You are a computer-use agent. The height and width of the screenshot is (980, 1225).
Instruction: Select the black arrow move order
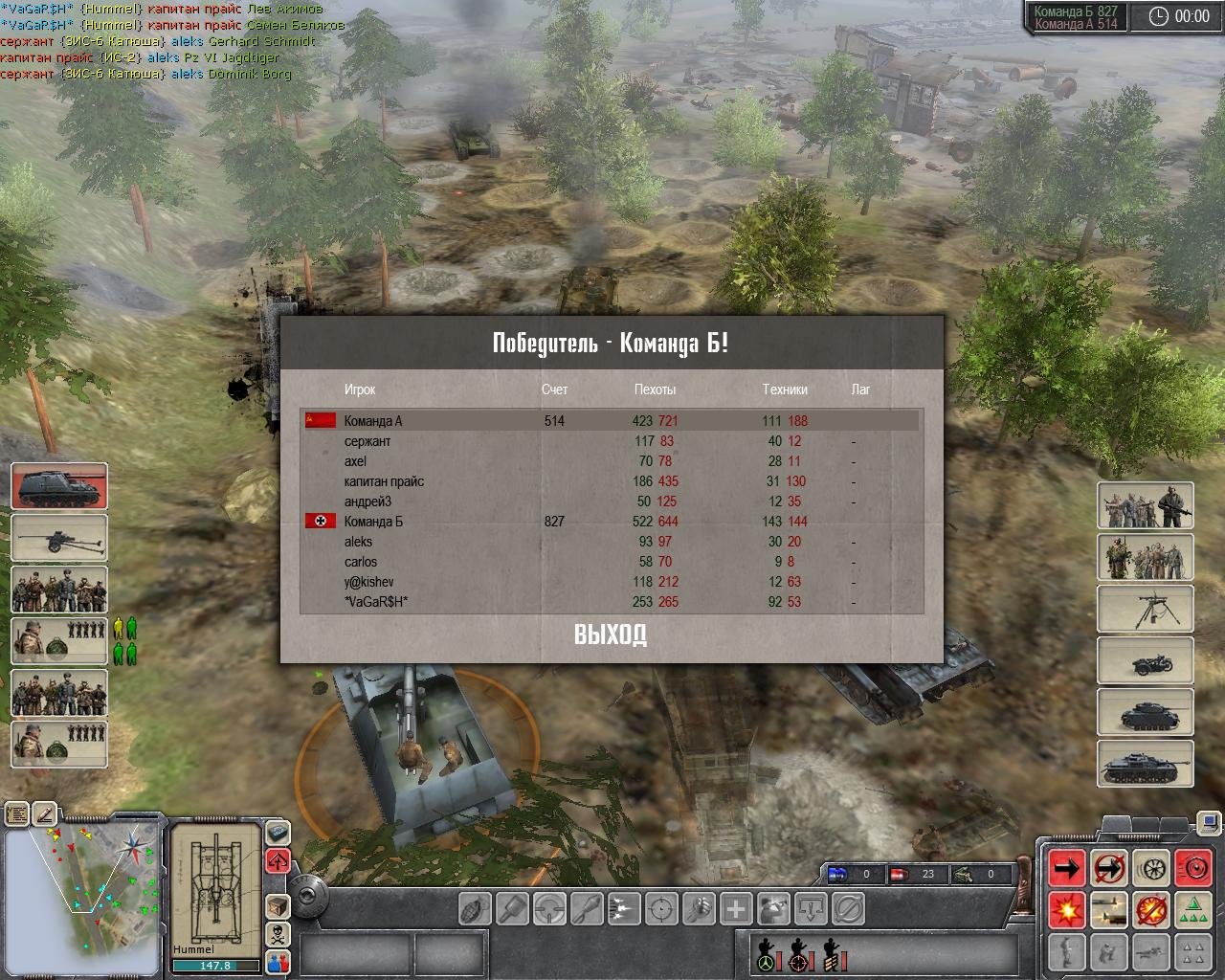1067,868
